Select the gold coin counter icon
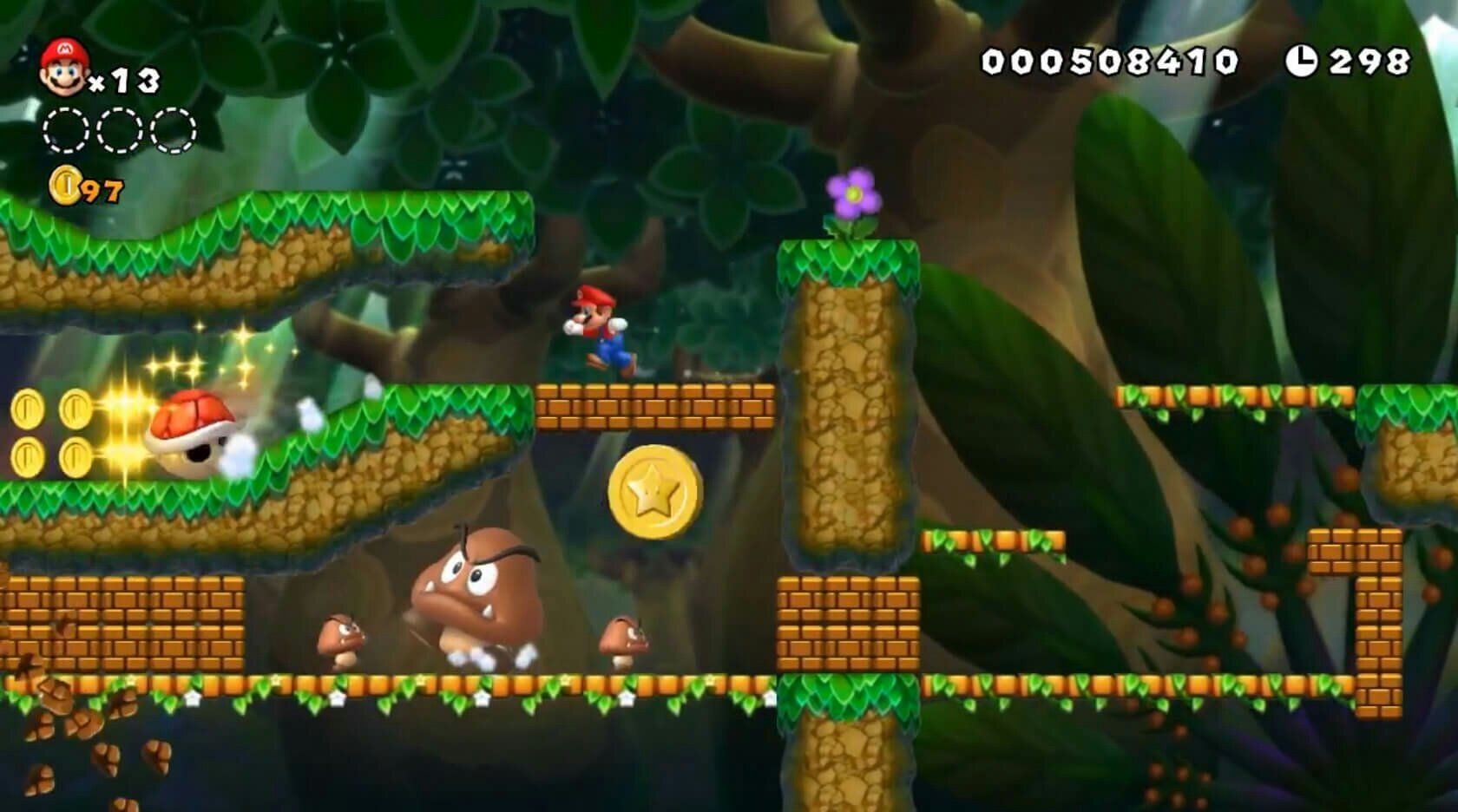This screenshot has height=812, width=1458. pyautogui.click(x=64, y=186)
